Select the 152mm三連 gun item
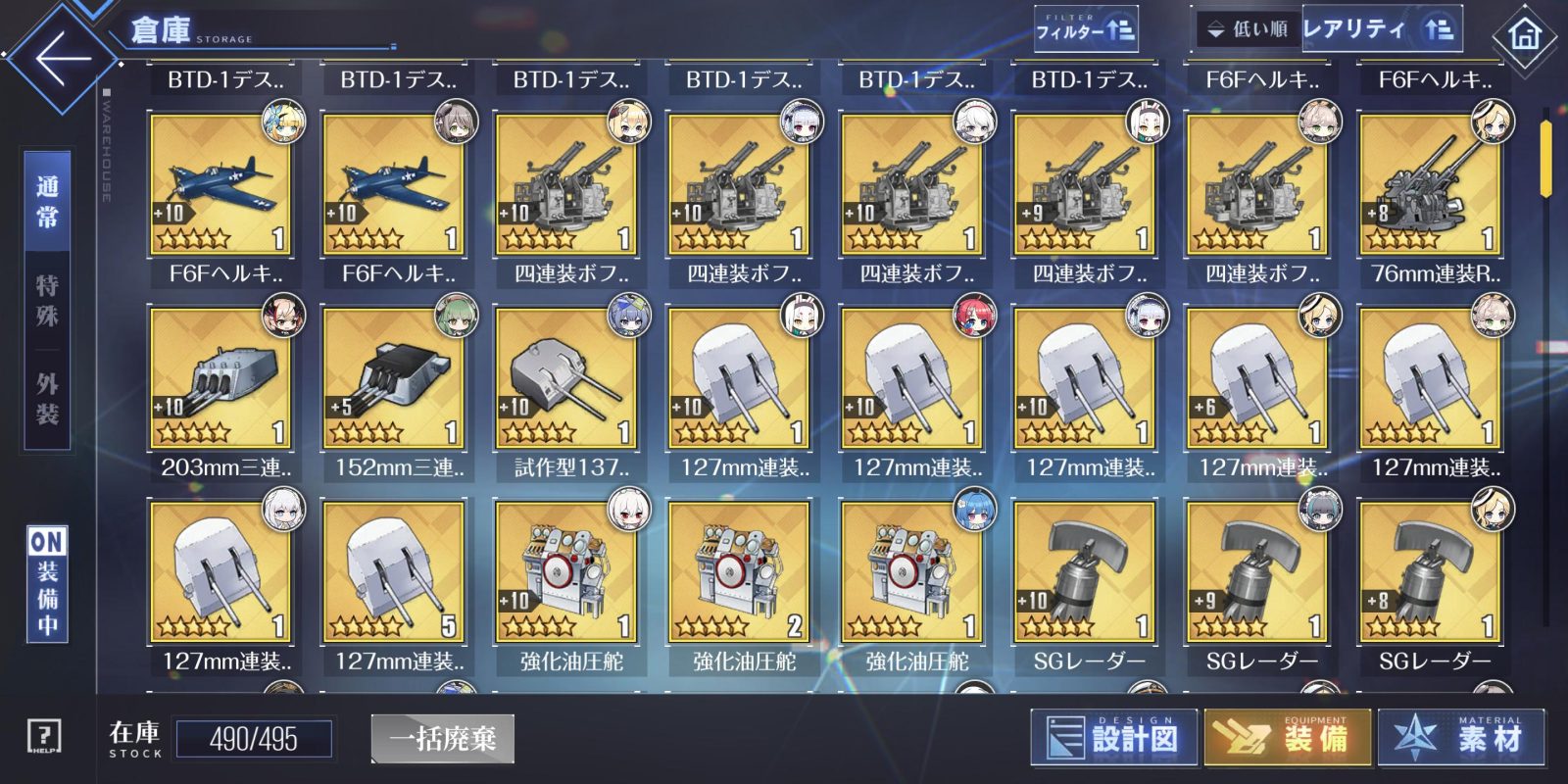This screenshot has height=784, width=1568. pyautogui.click(x=393, y=378)
